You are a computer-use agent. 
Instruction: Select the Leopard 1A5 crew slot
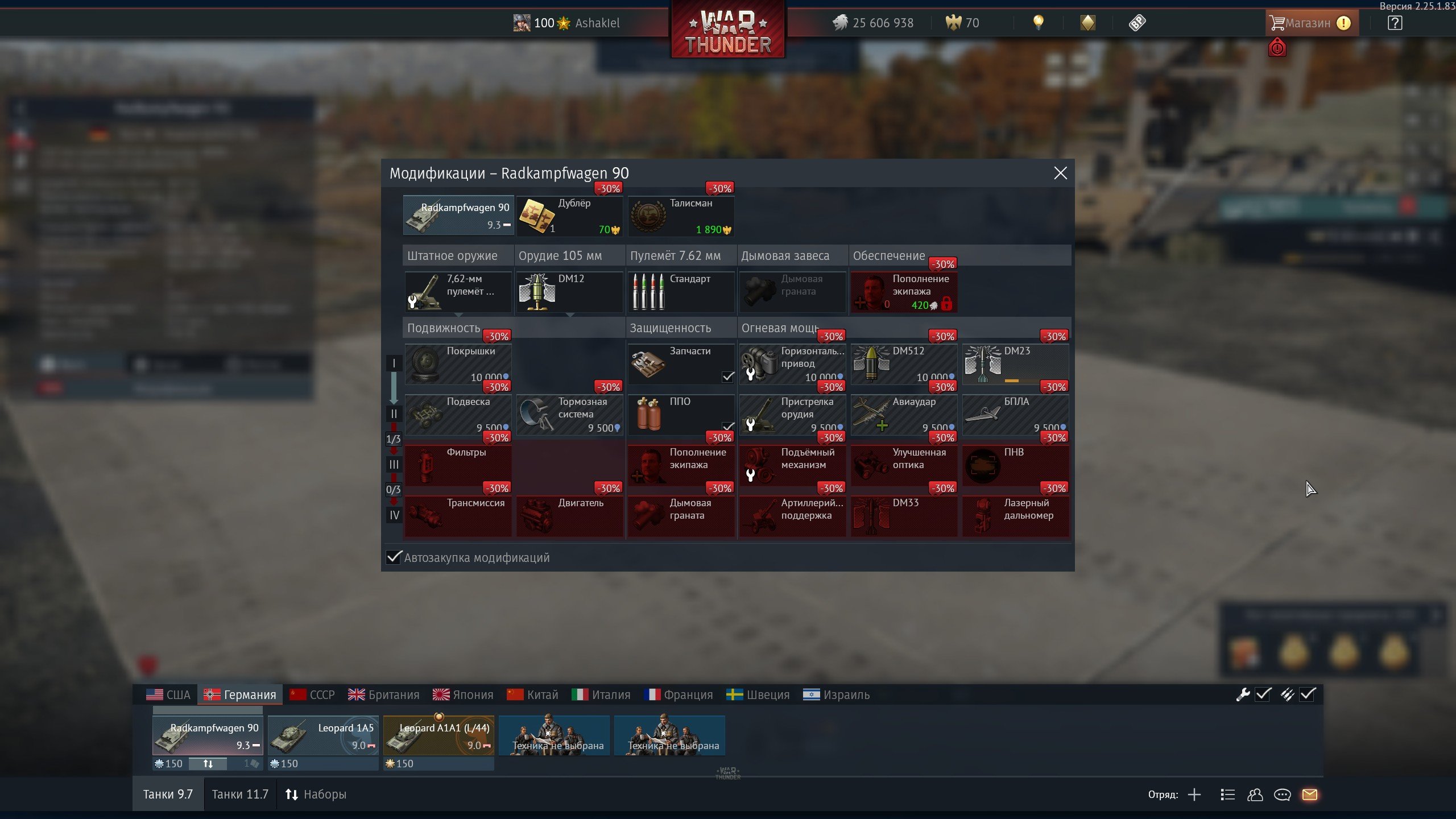(x=323, y=736)
